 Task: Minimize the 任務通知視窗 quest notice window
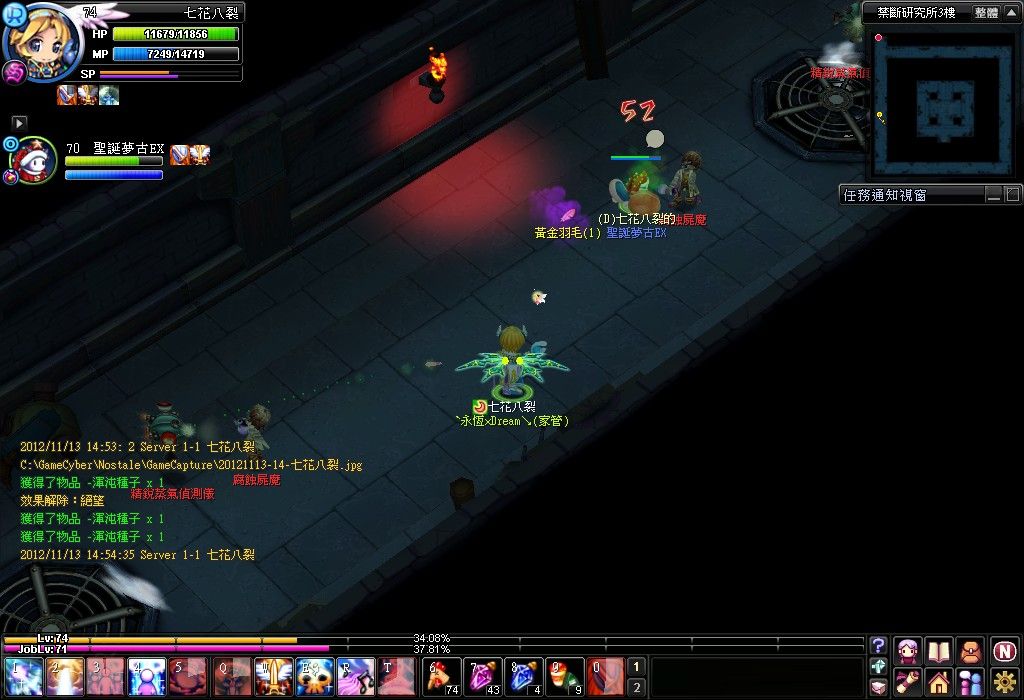click(994, 194)
